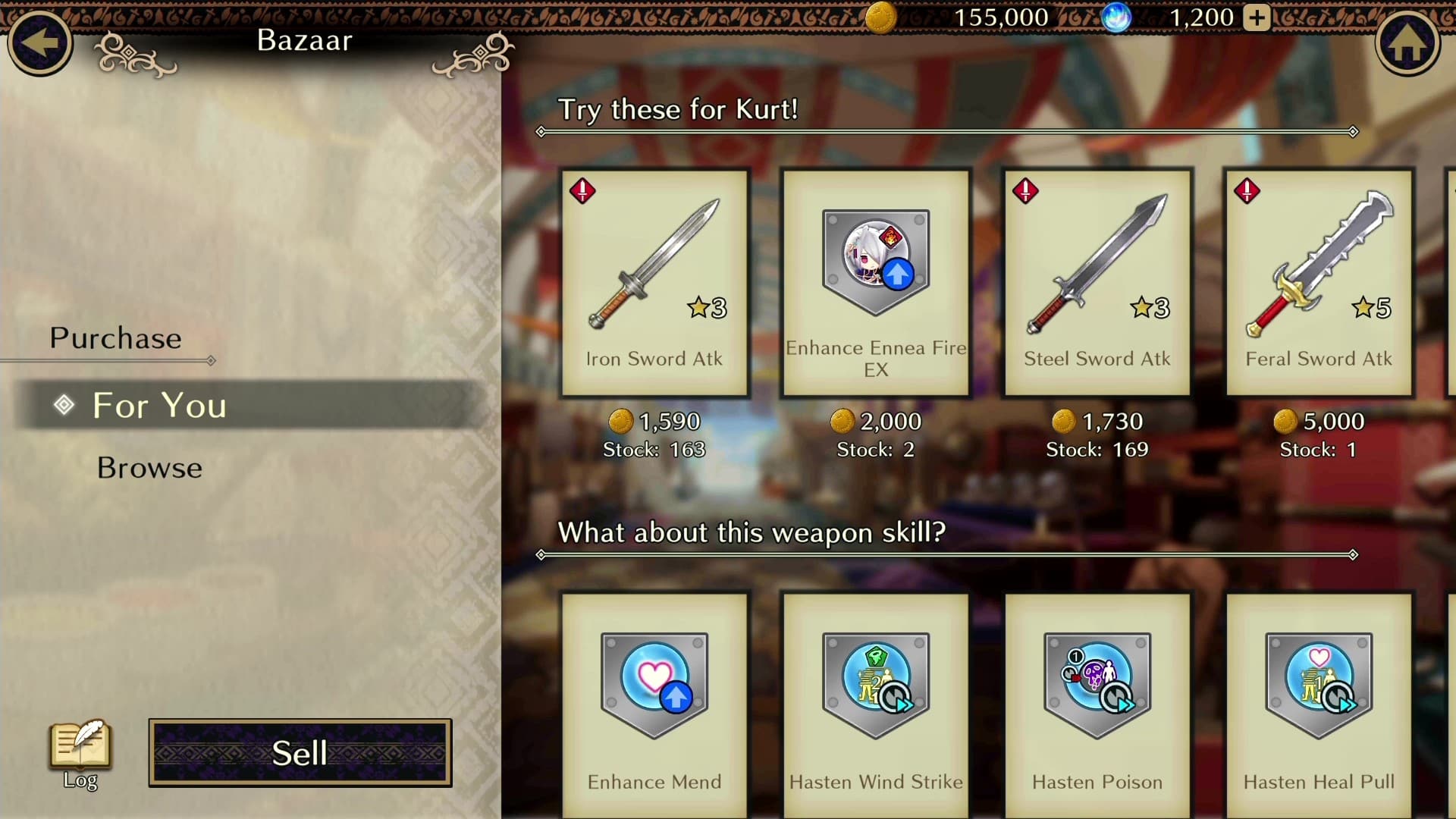Image resolution: width=1456 pixels, height=819 pixels.
Task: Open the Feral Sword Atk item card
Action: (x=1319, y=281)
